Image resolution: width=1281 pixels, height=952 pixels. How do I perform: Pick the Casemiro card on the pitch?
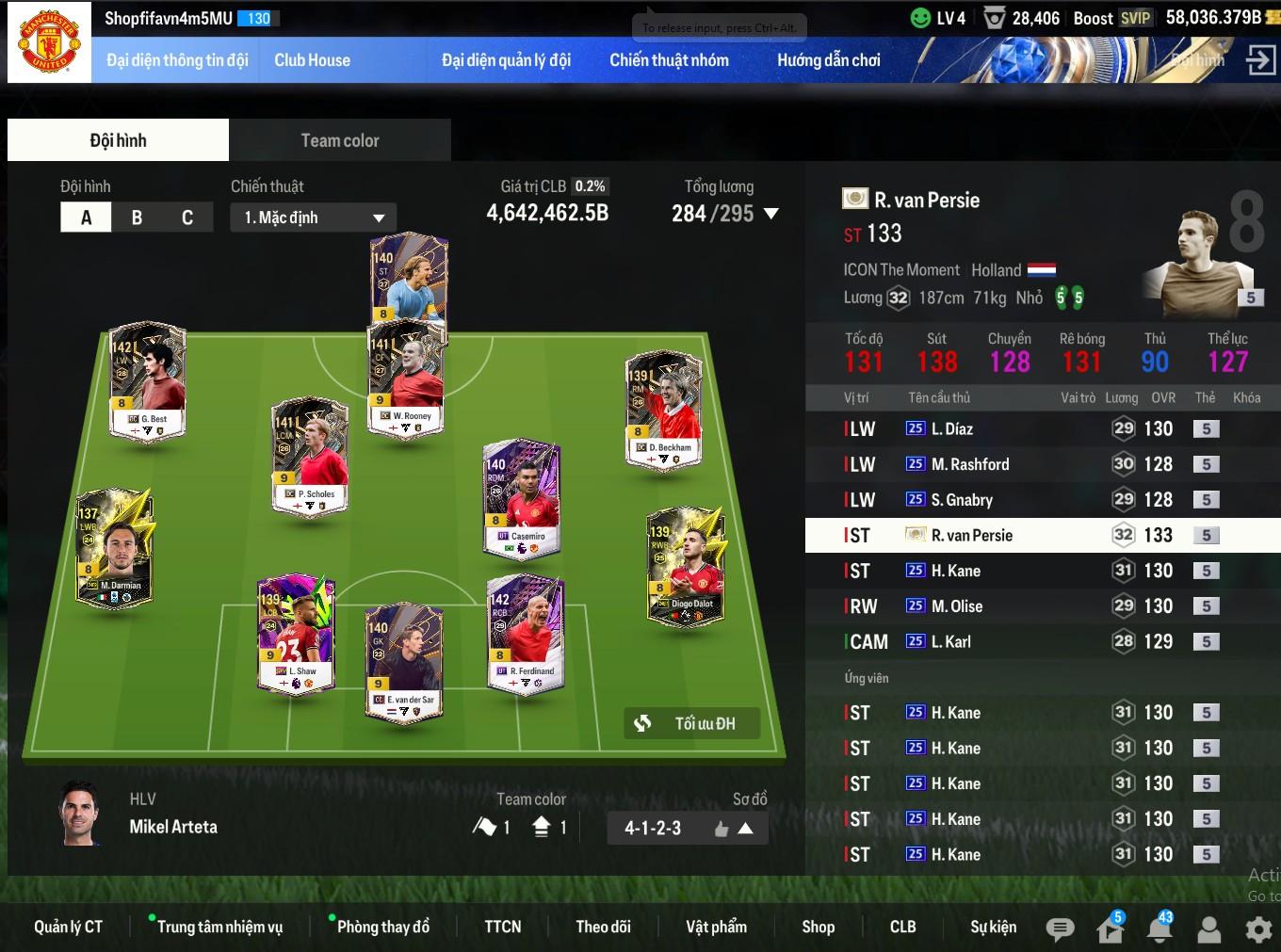coord(522,499)
